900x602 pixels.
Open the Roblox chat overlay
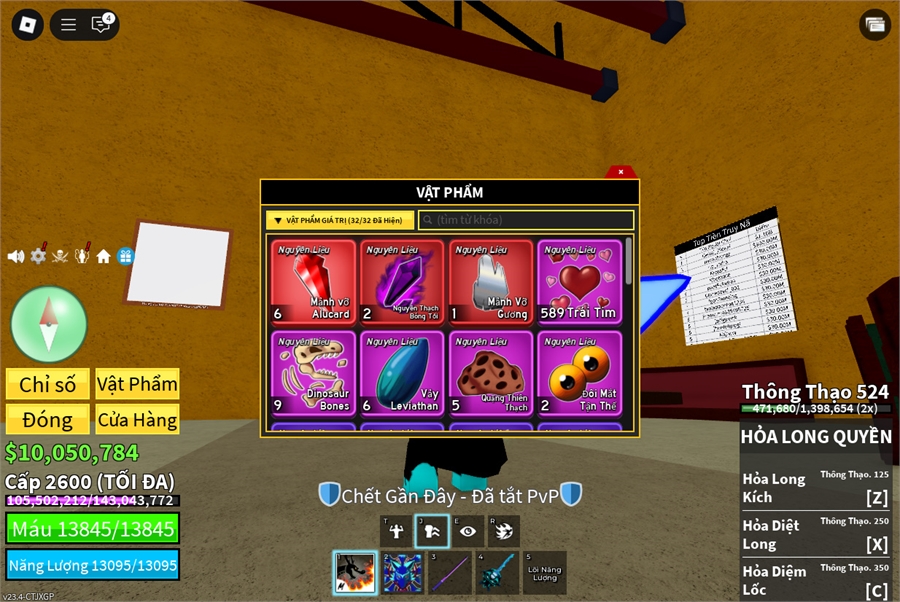click(101, 25)
